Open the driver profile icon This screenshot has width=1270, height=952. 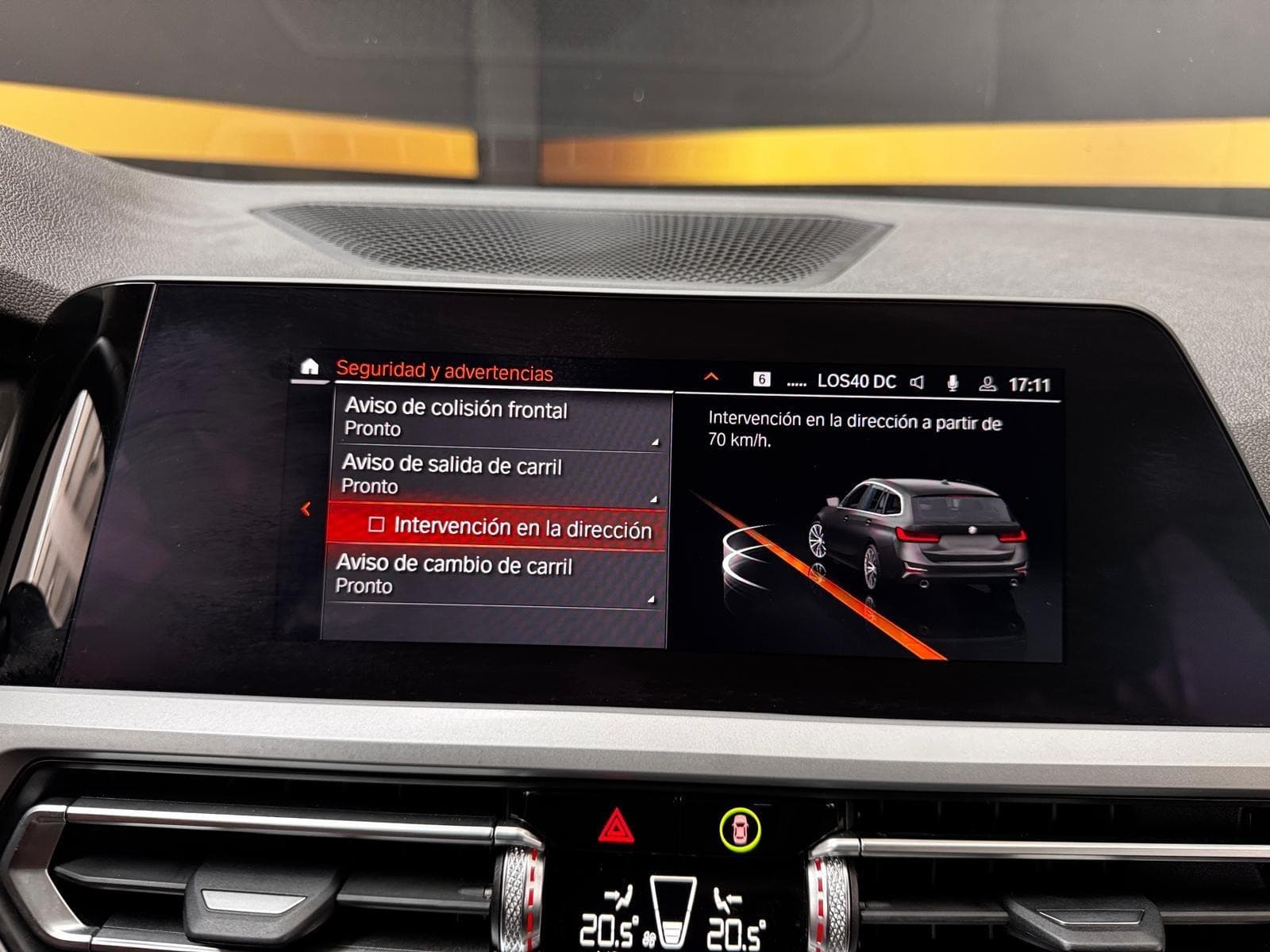[x=987, y=384]
